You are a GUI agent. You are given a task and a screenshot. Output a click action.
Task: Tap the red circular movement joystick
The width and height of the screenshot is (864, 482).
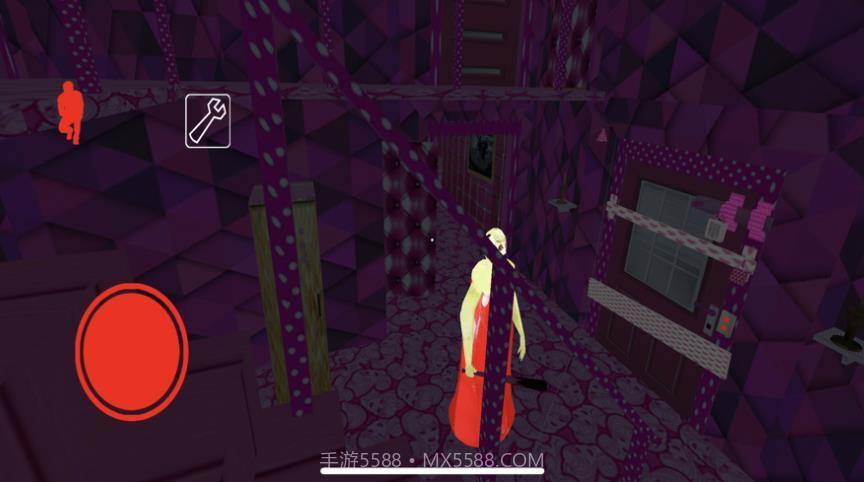pyautogui.click(x=132, y=351)
